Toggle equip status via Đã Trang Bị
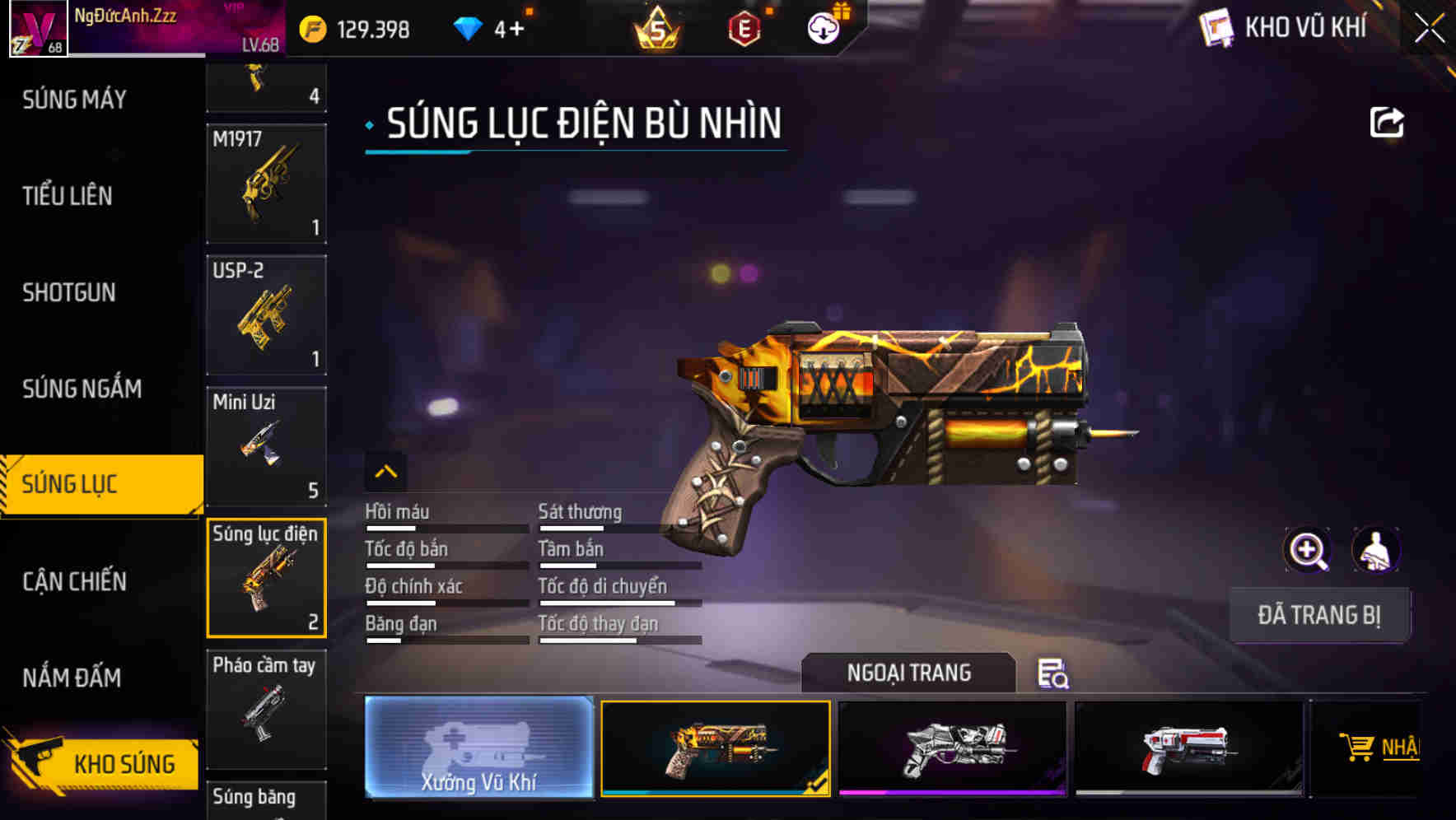Screen dimensions: 1456x820 pyautogui.click(x=1320, y=614)
